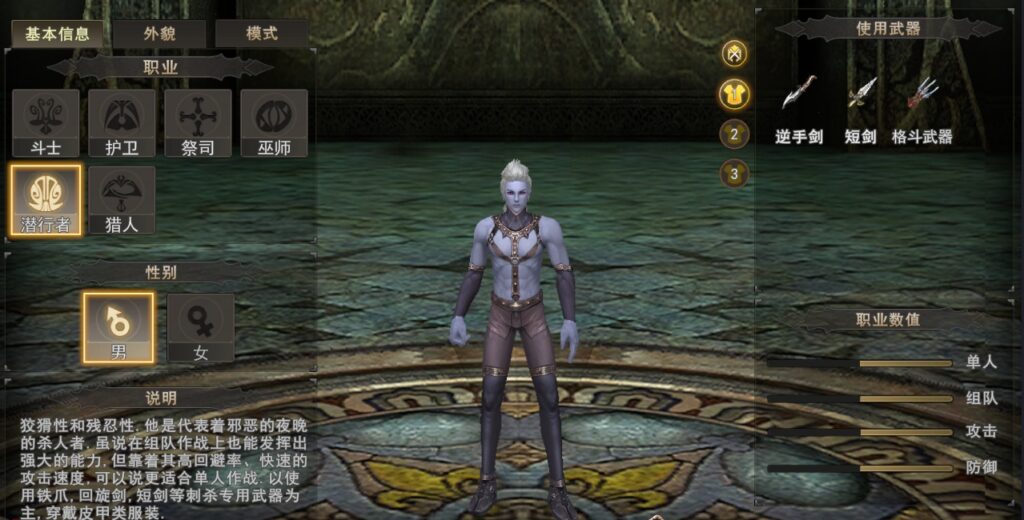Screen dimensions: 1024x520
Task: Preview armor set number 2
Action: 735,134
